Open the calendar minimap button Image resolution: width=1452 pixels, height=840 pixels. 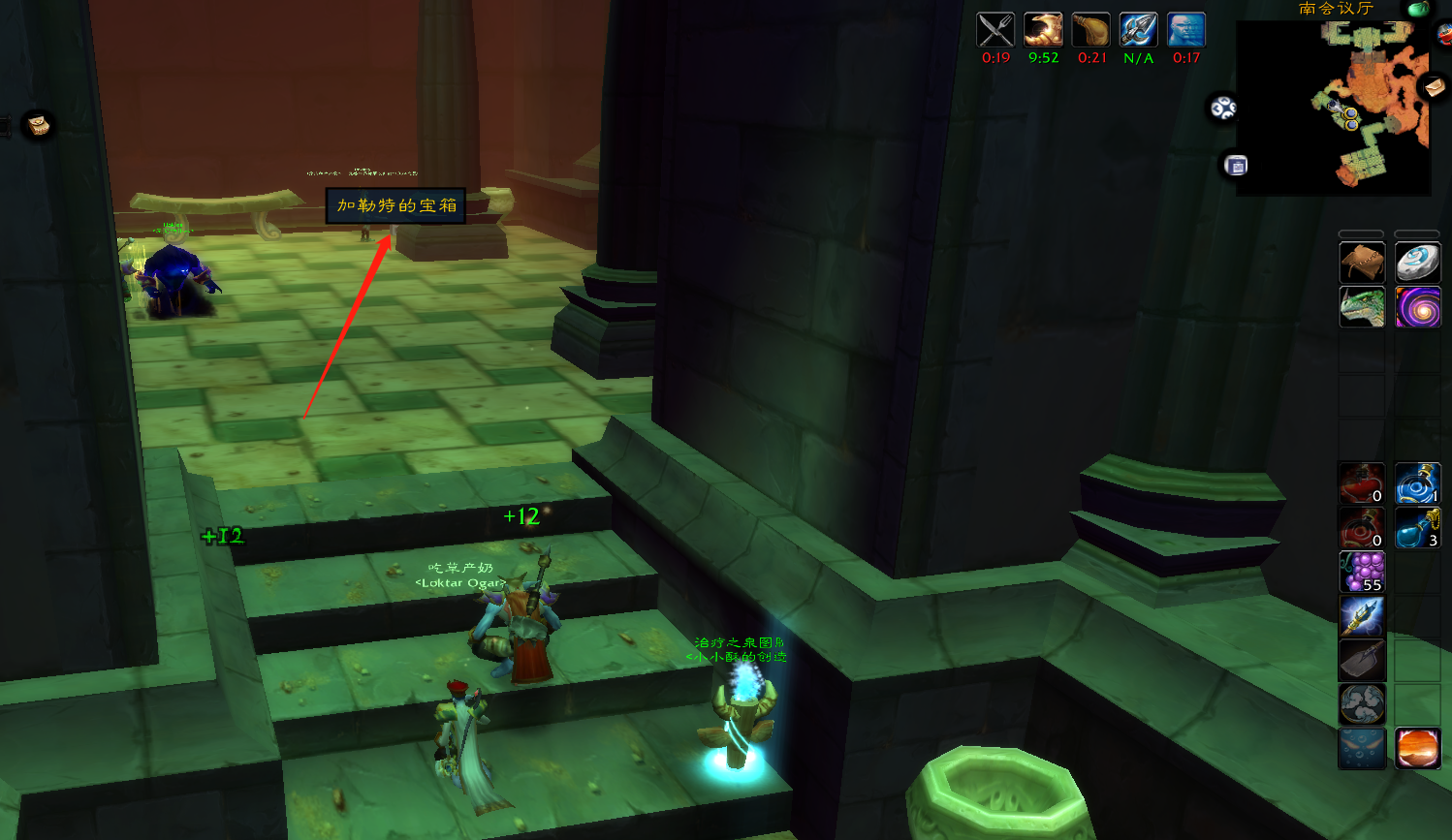(x=1236, y=166)
